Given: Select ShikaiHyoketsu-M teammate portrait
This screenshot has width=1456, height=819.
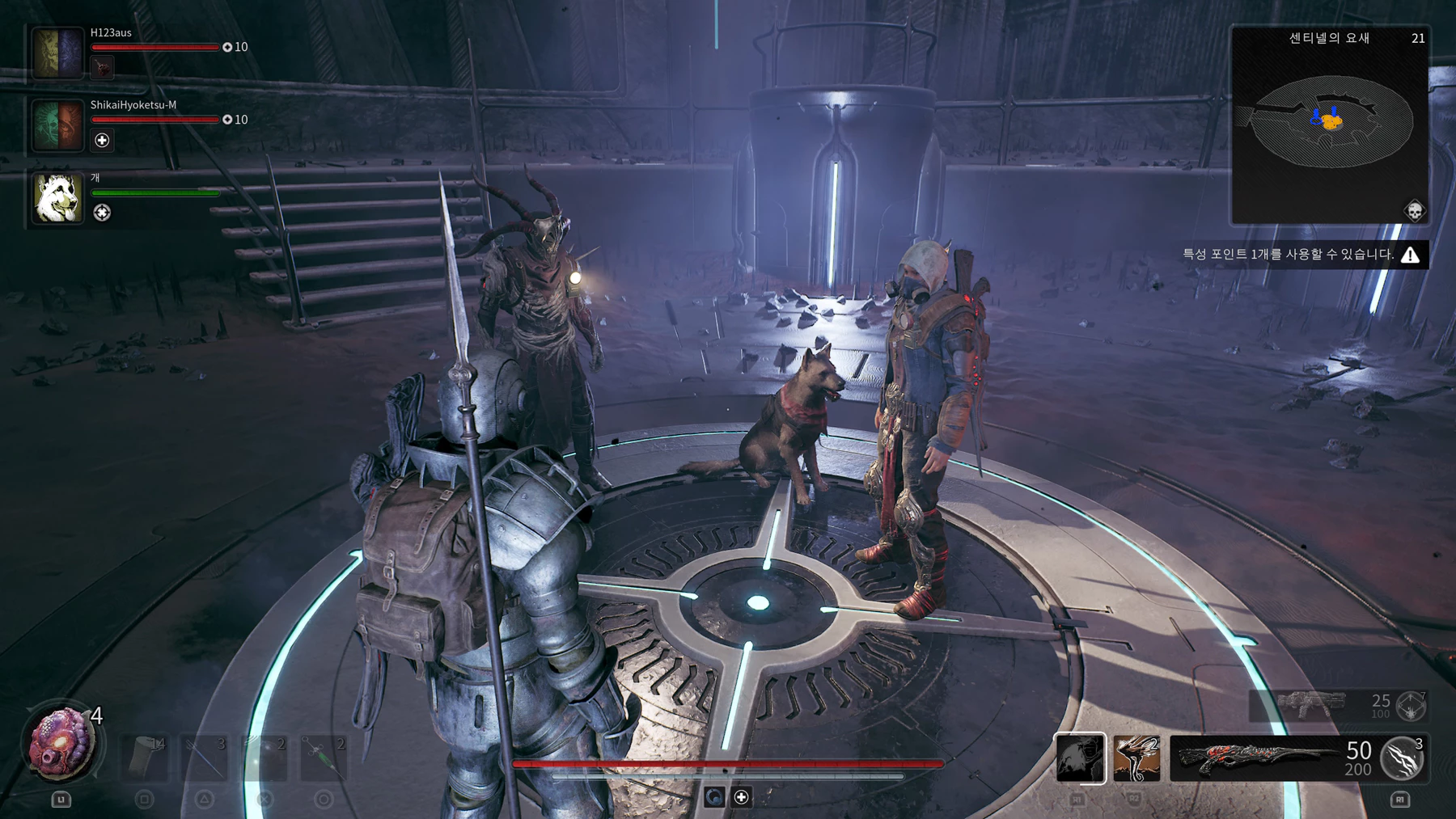Looking at the screenshot, I should tap(57, 125).
